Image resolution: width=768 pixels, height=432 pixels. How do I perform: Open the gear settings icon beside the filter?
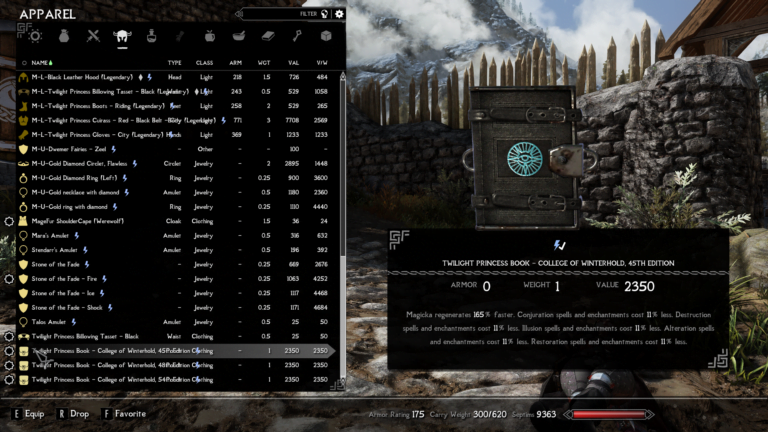[339, 14]
